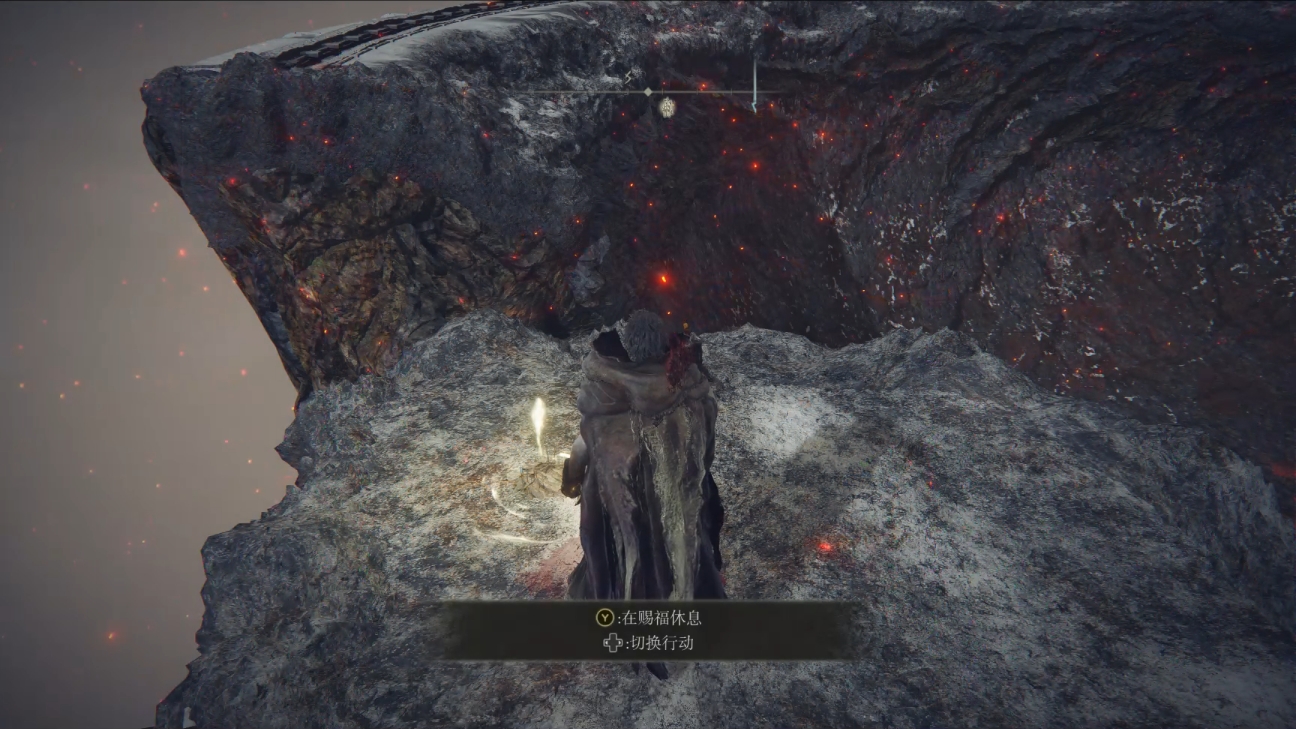Select the golden grace marker on the compass
Image resolution: width=1296 pixels, height=729 pixels.
click(x=668, y=105)
